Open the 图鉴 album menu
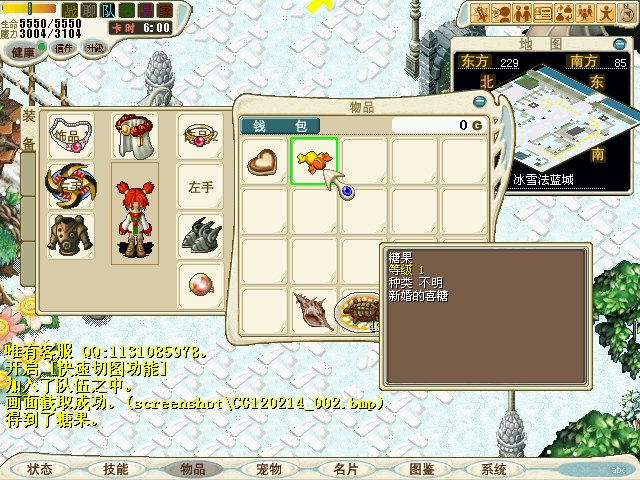Screen dimensions: 640x480 [421, 469]
